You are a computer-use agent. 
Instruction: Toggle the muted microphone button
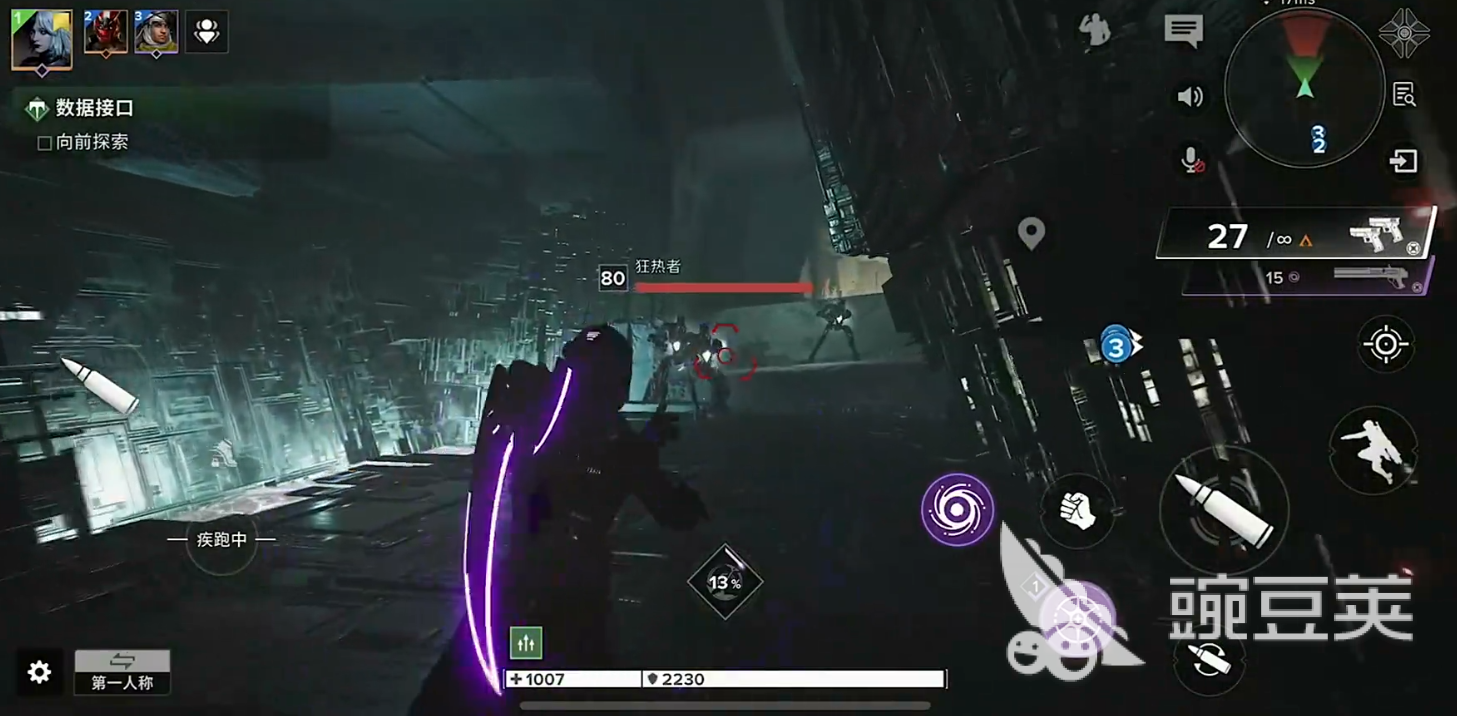tap(1192, 160)
